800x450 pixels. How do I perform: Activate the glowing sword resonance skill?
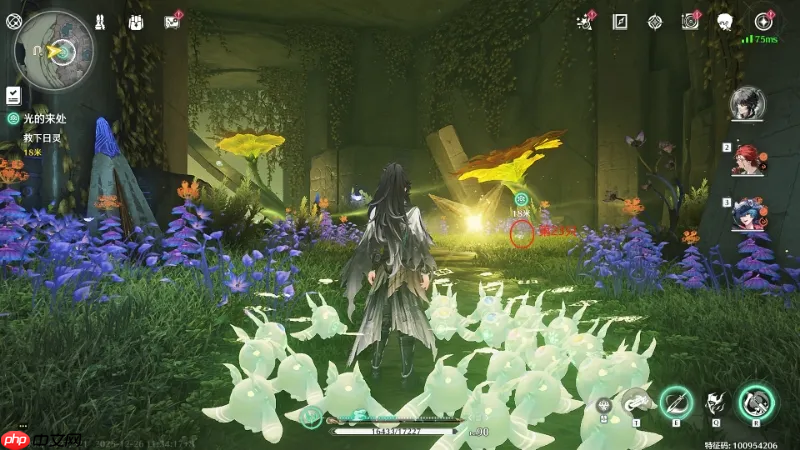pos(676,403)
